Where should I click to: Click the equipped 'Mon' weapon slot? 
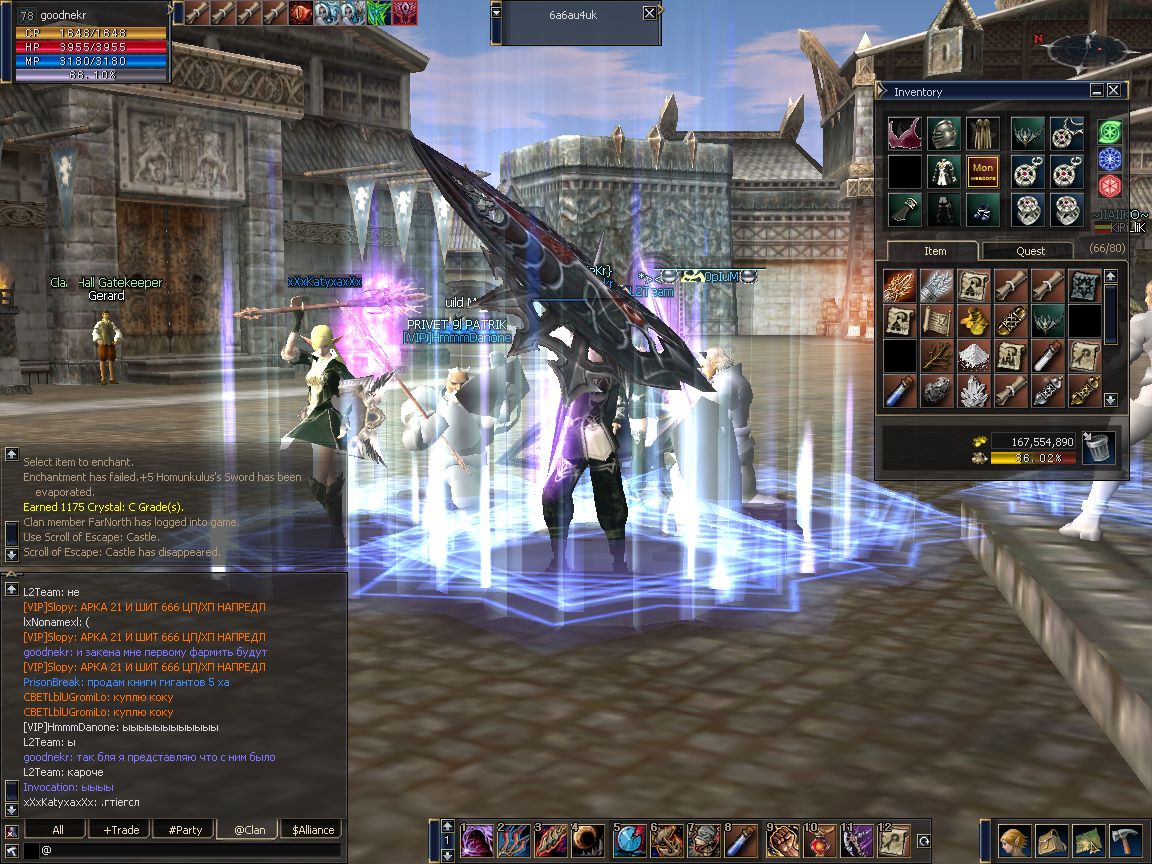pos(982,171)
